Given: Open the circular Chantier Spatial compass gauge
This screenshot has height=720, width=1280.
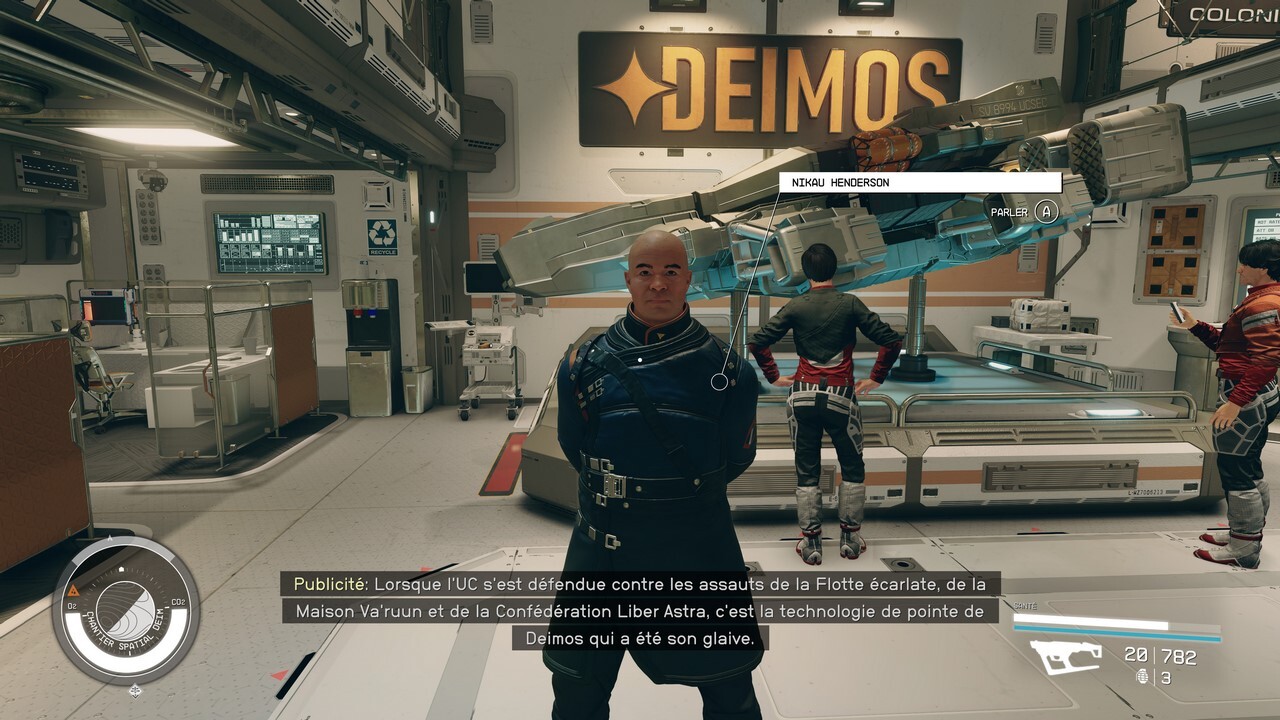Looking at the screenshot, I should point(125,610).
